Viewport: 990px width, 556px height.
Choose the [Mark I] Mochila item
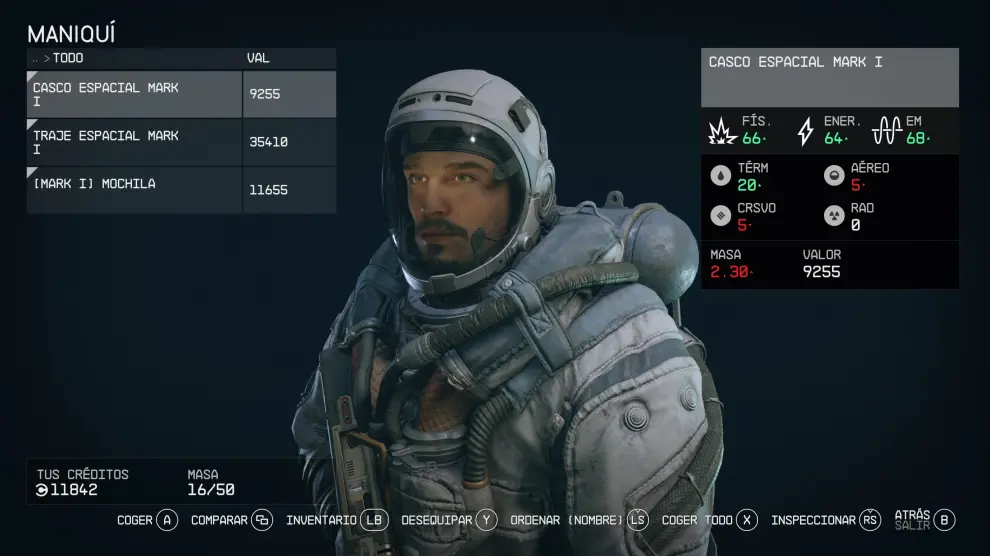pos(135,189)
